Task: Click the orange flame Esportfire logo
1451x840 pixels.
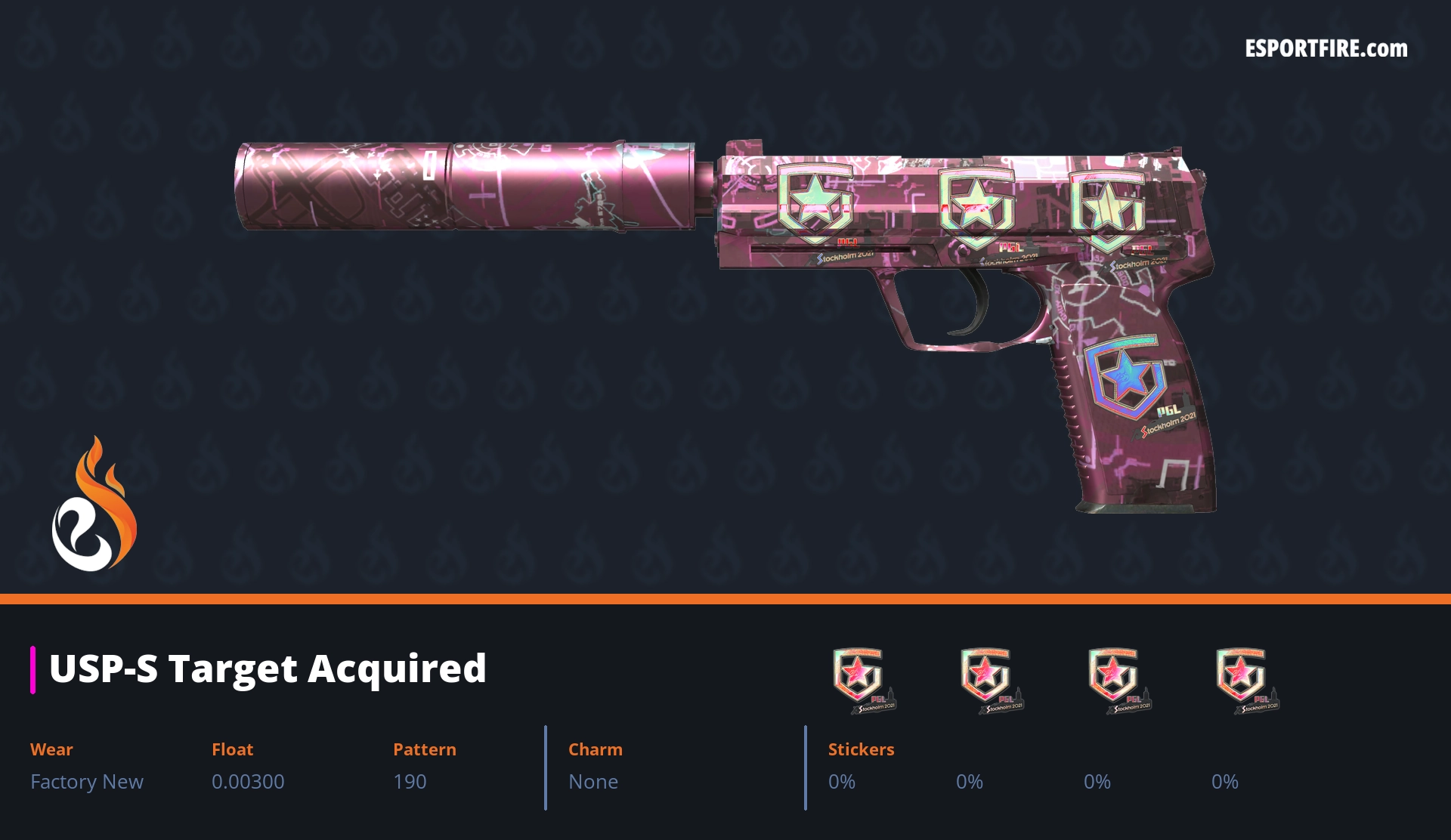Action: (94, 505)
